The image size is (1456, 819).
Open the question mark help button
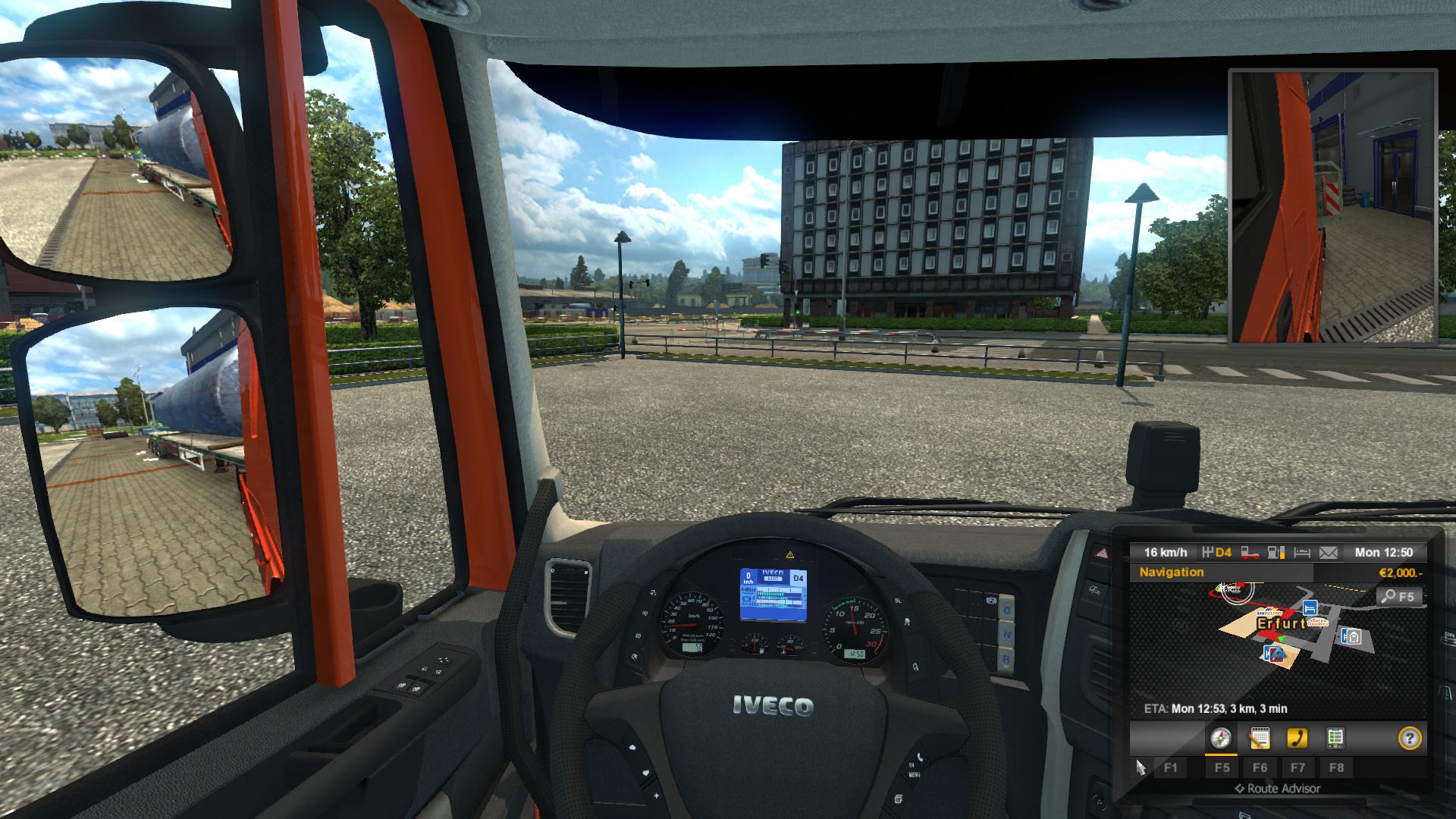pyautogui.click(x=1410, y=738)
